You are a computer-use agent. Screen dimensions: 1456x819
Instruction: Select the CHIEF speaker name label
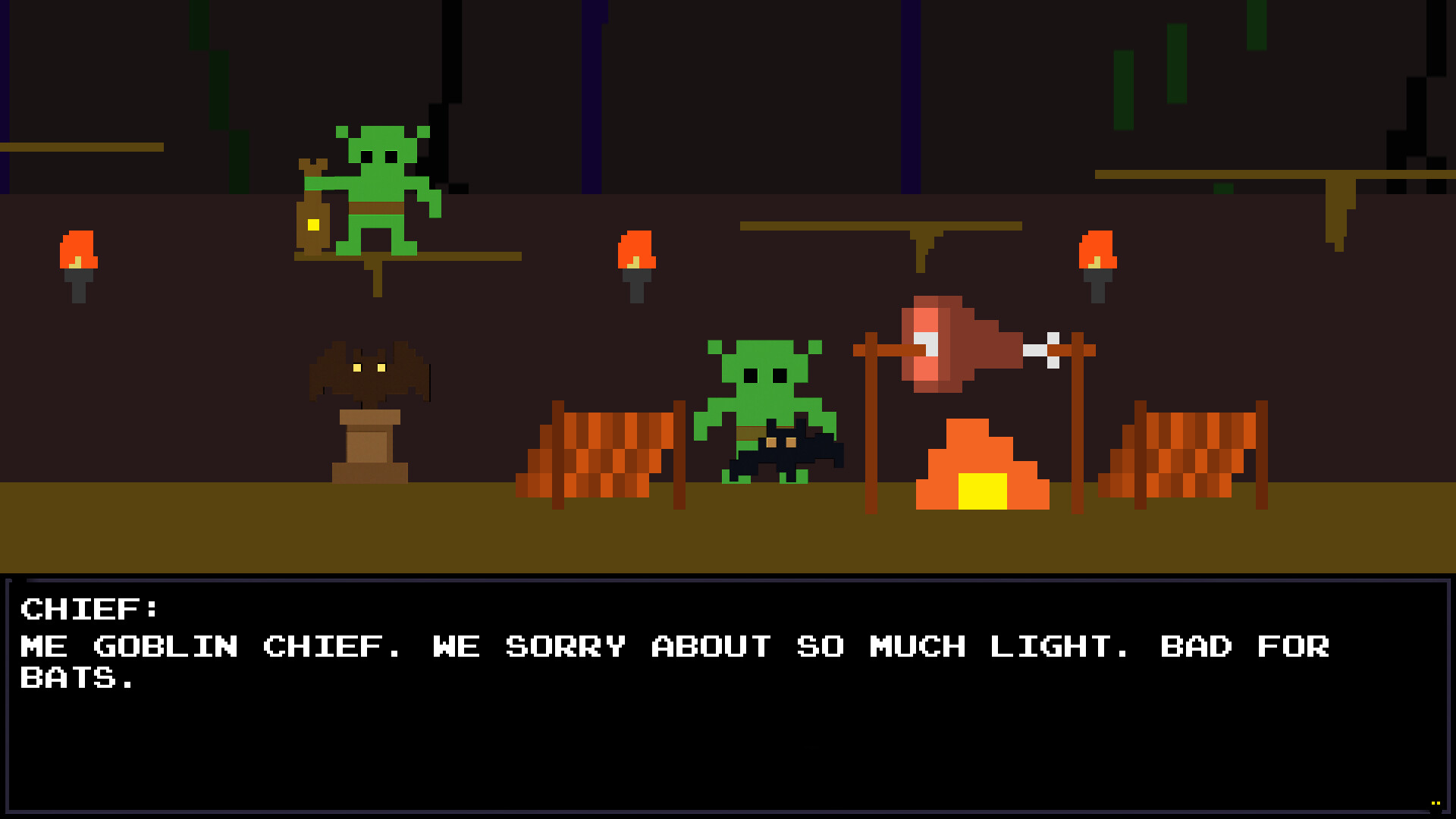click(x=91, y=607)
